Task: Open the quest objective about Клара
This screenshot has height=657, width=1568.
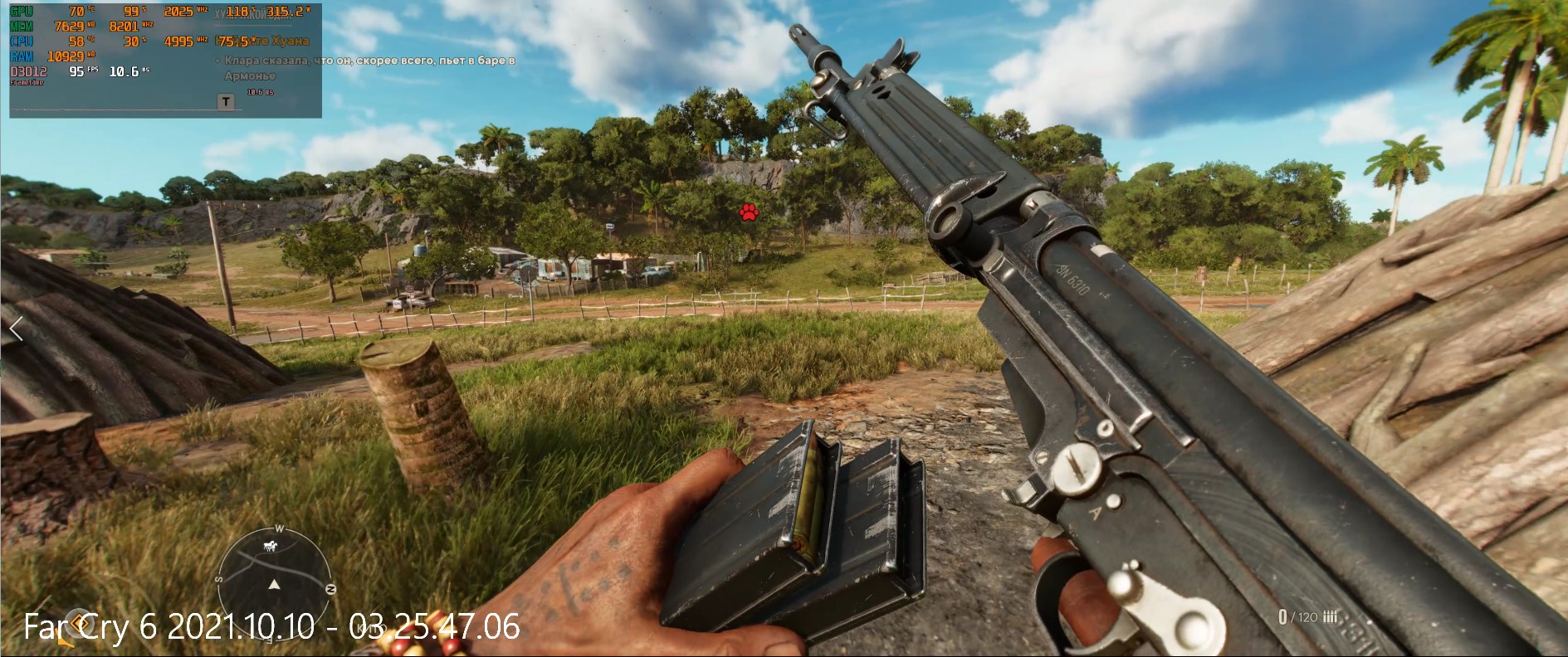Action: (369, 67)
